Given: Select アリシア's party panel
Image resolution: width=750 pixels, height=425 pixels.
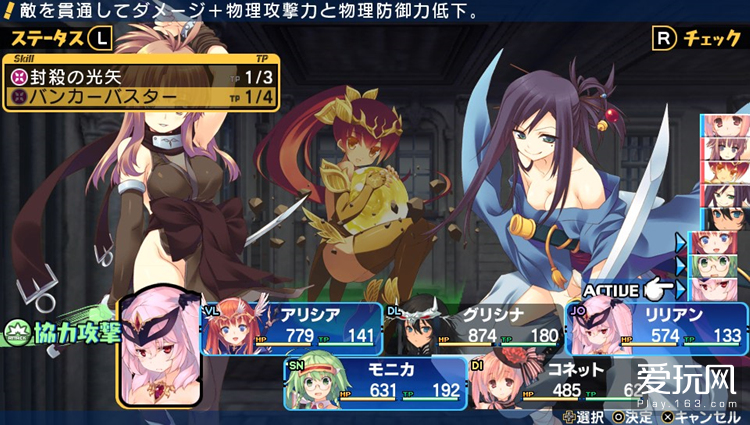Looking at the screenshot, I should (x=292, y=328).
